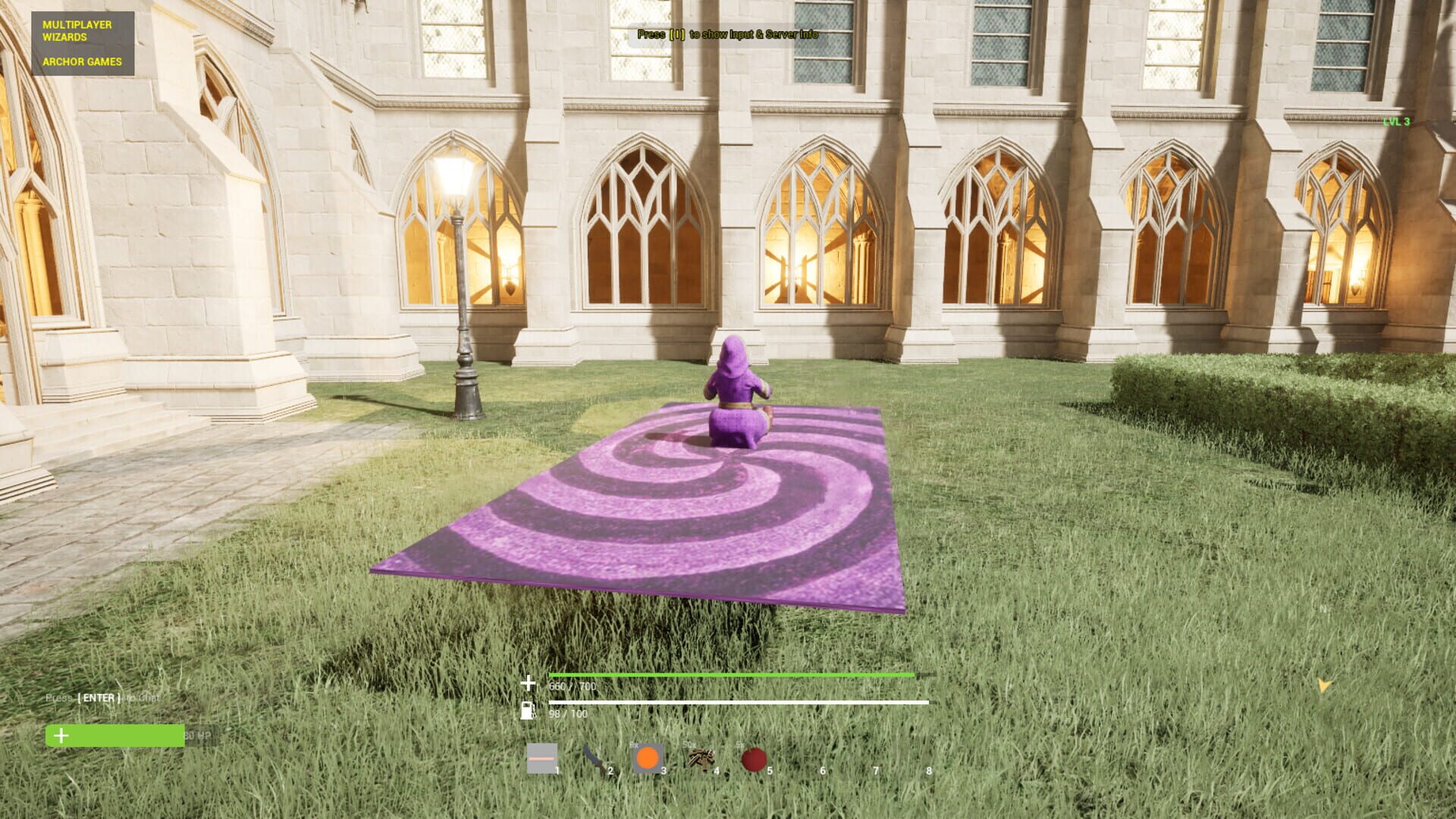Click the health cross icon by the HP bar
This screenshot has height=819, width=1456.
click(x=529, y=683)
